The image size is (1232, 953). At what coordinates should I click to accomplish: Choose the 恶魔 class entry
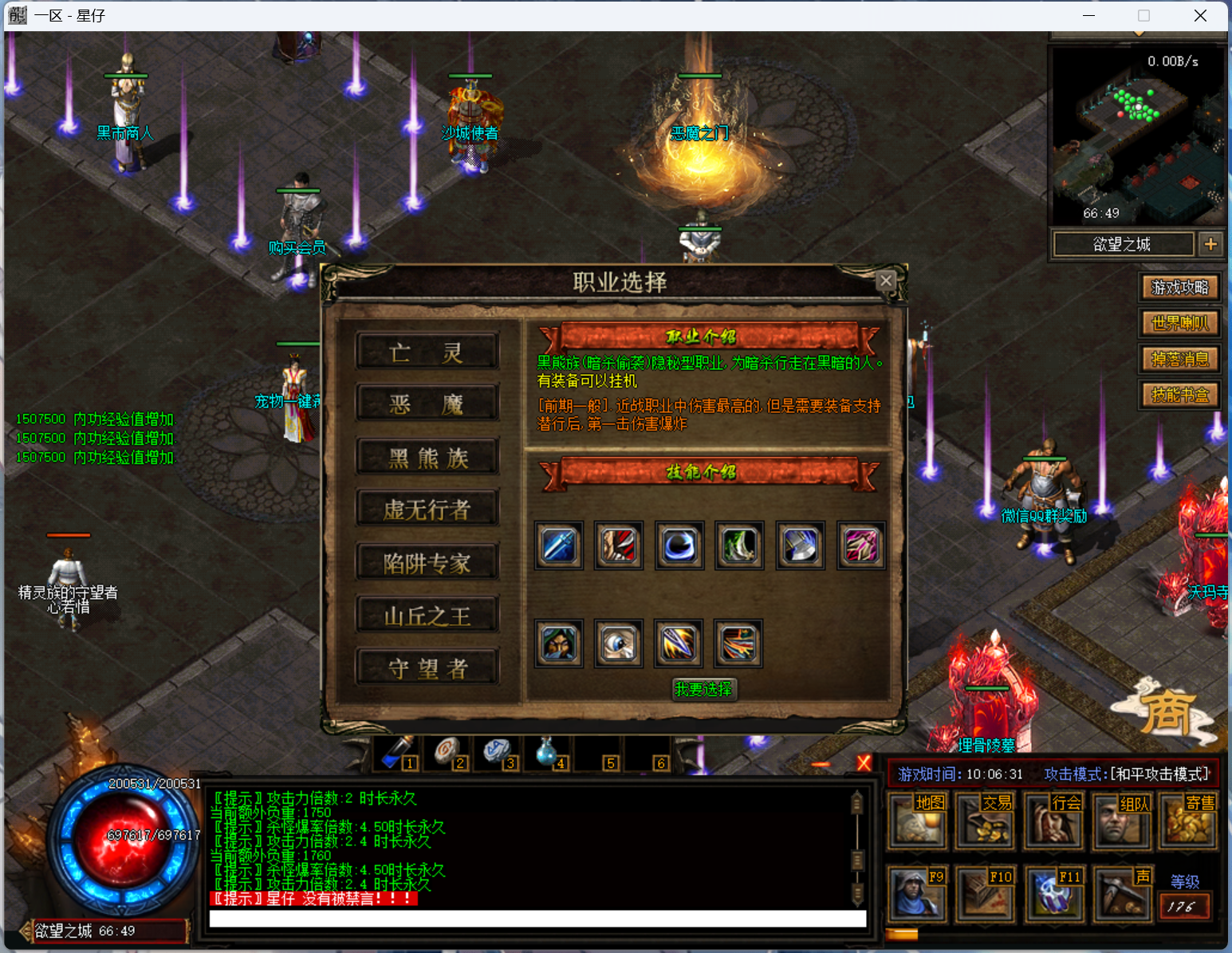click(427, 404)
